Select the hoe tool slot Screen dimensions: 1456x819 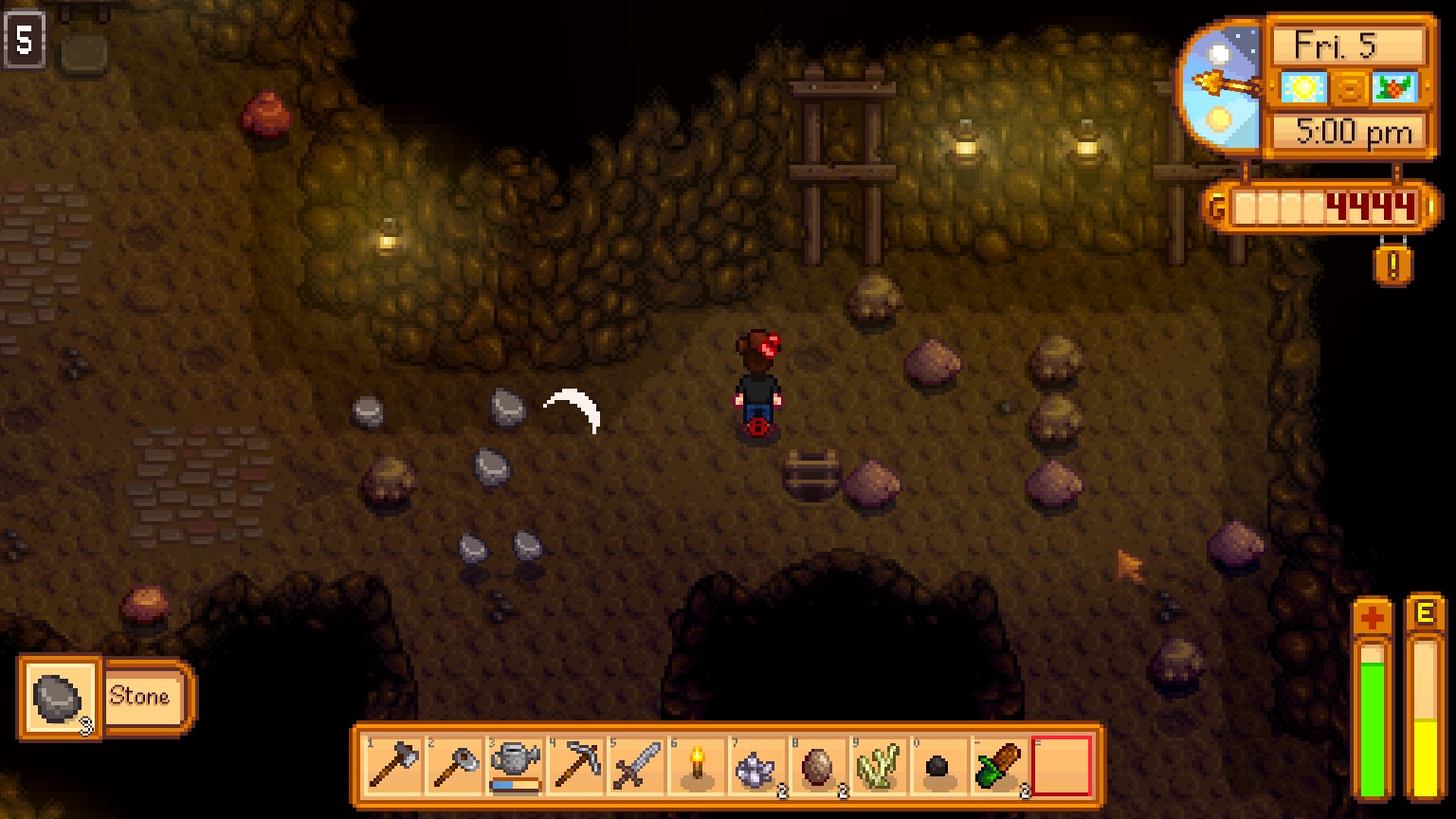click(x=455, y=765)
